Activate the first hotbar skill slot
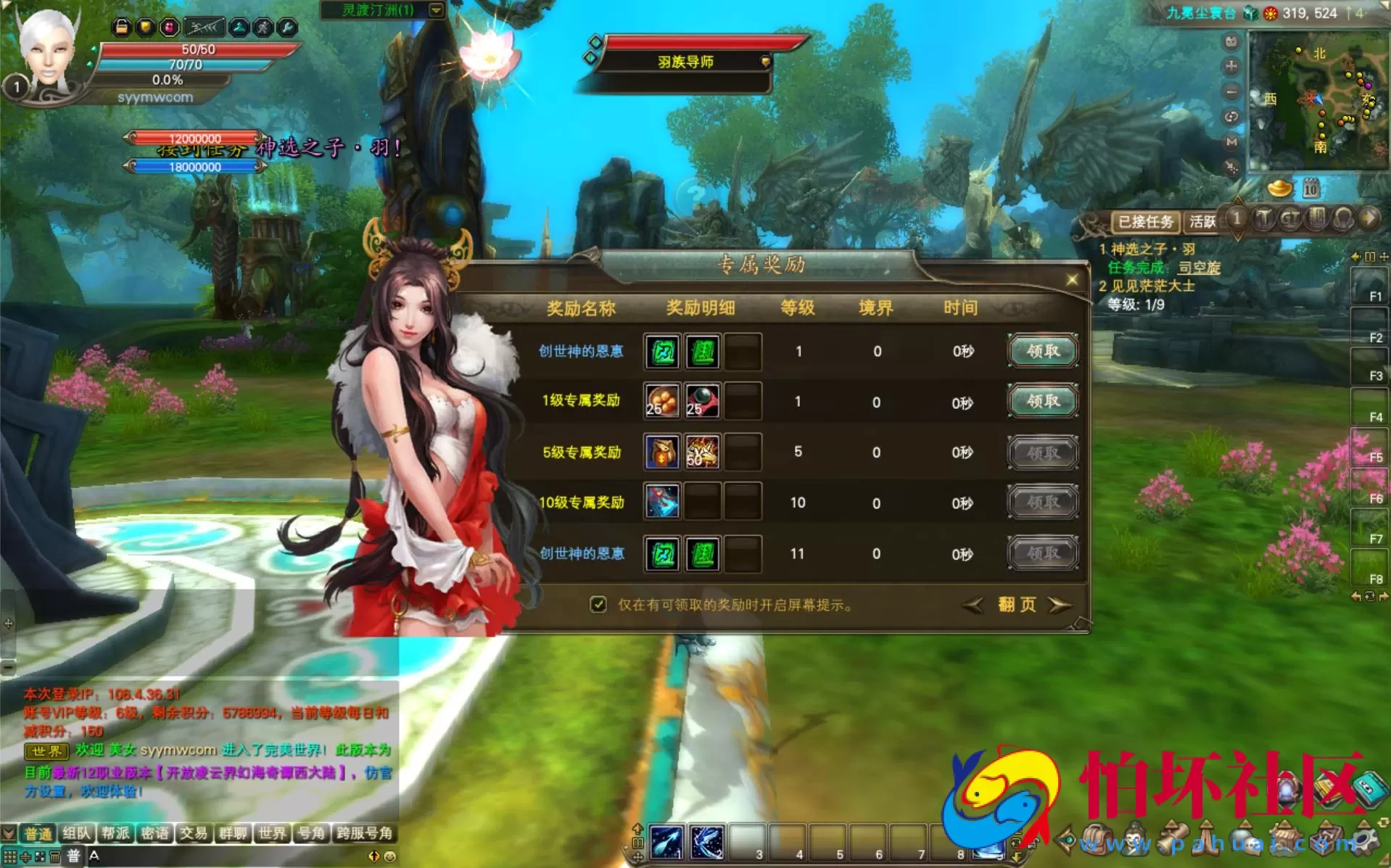The width and height of the screenshot is (1391, 868). click(x=666, y=842)
